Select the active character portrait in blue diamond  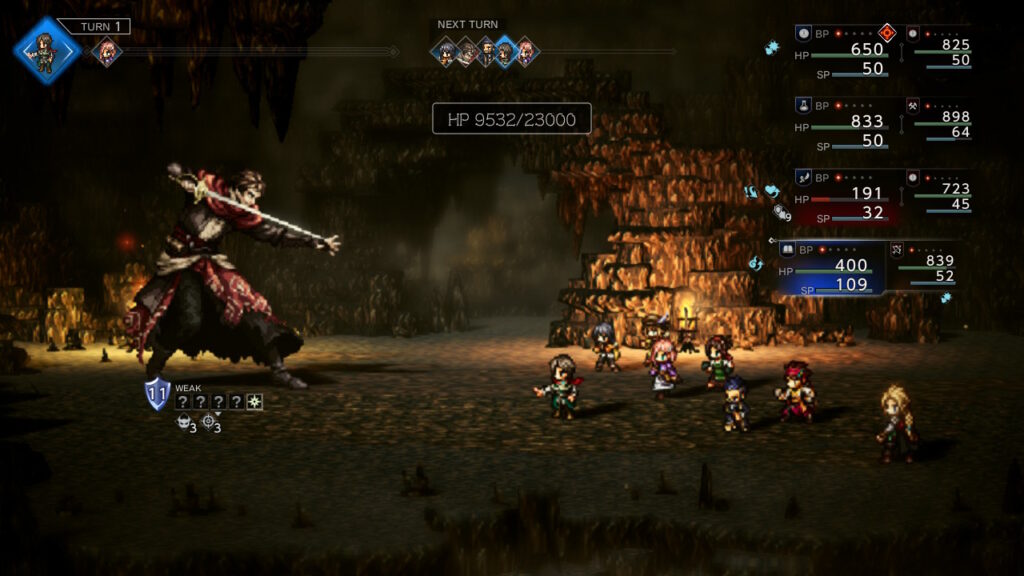(x=46, y=49)
